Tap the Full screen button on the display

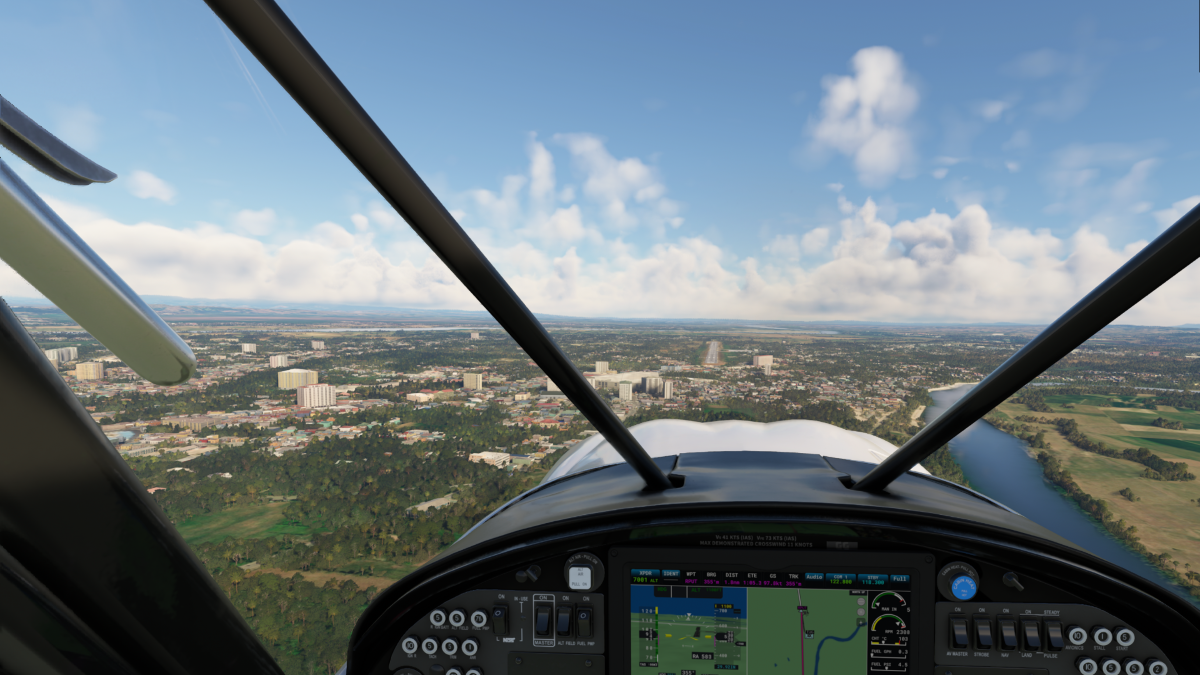point(900,578)
